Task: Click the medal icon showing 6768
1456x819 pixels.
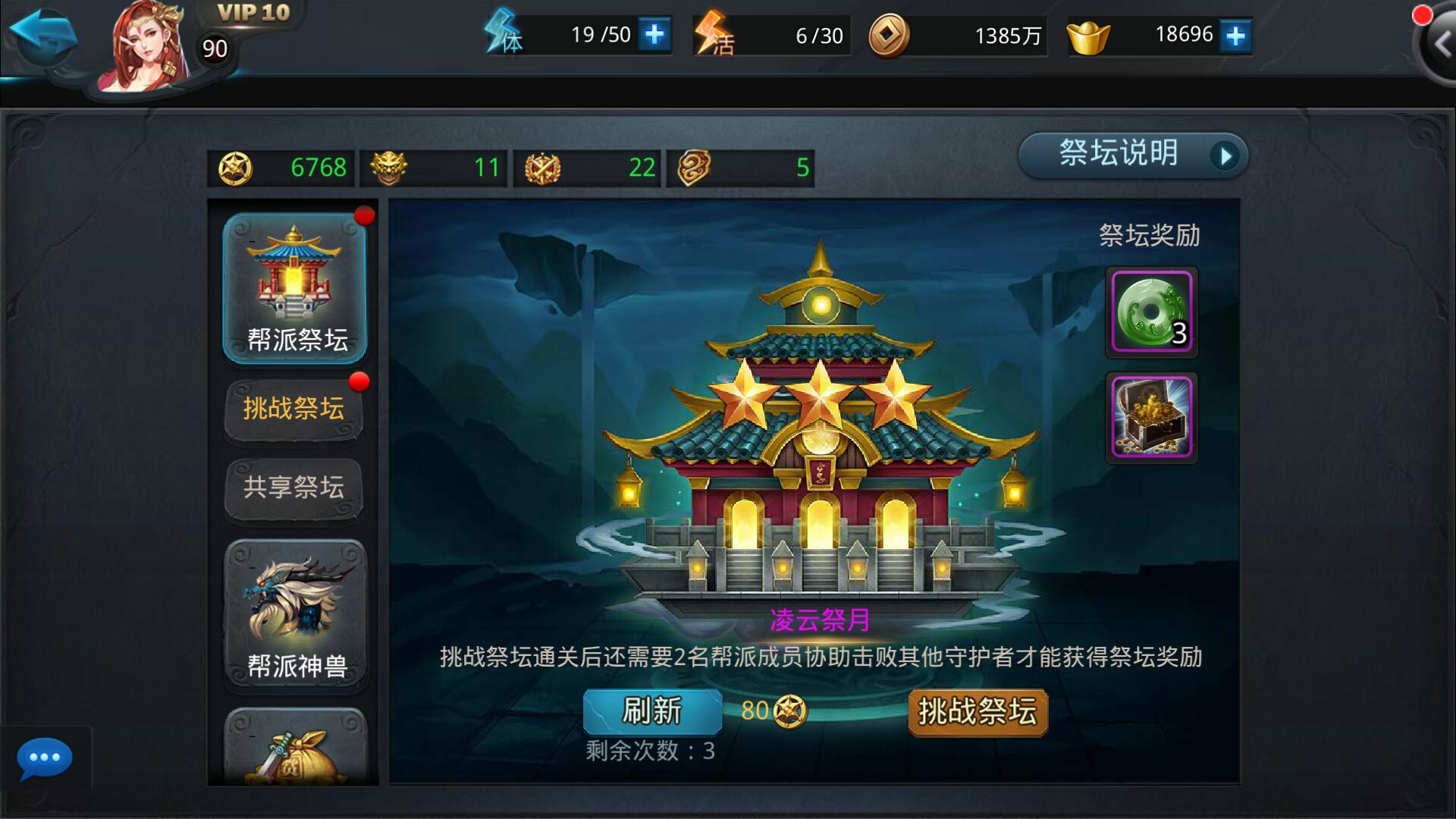Action: [237, 166]
